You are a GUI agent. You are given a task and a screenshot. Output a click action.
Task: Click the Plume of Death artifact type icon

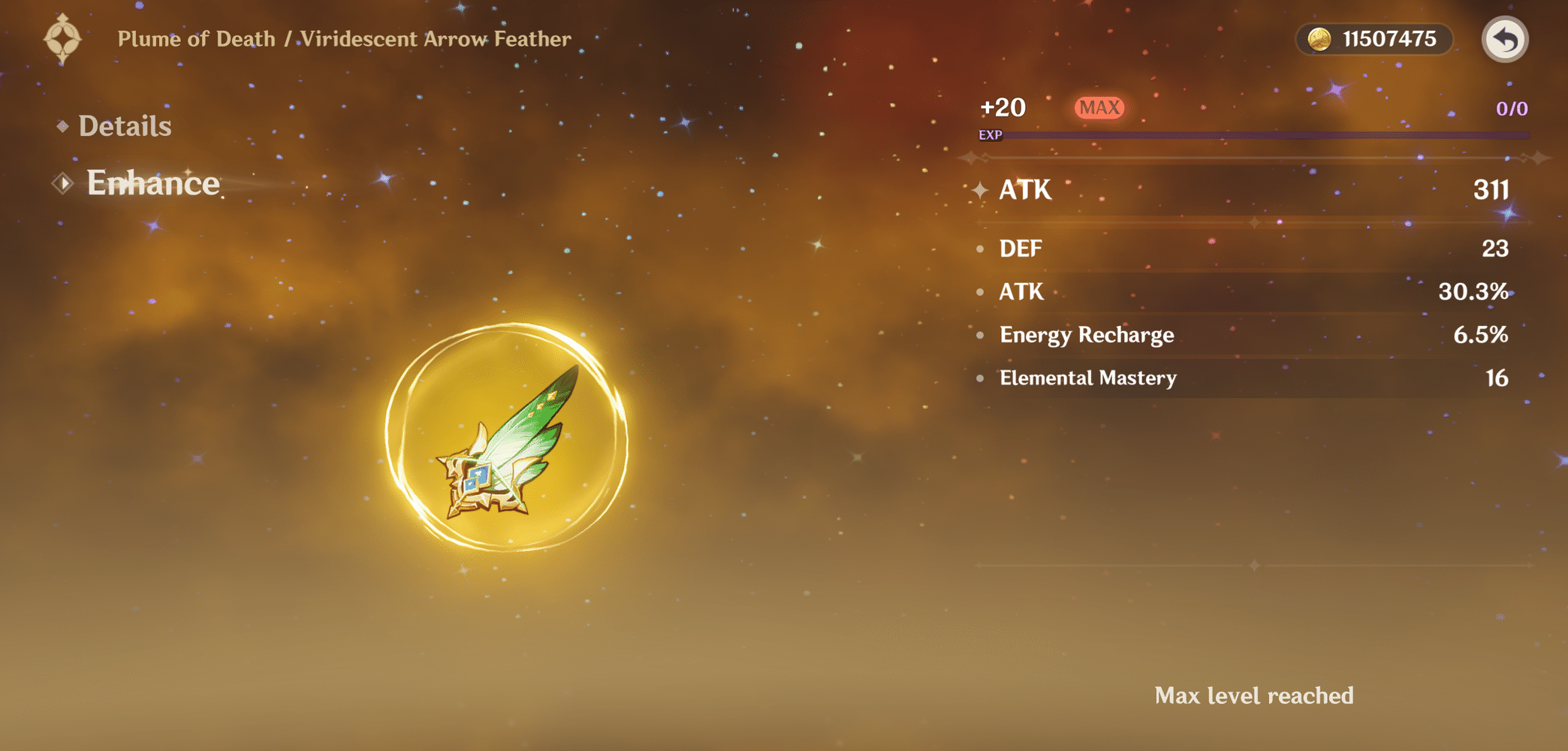coord(63,38)
